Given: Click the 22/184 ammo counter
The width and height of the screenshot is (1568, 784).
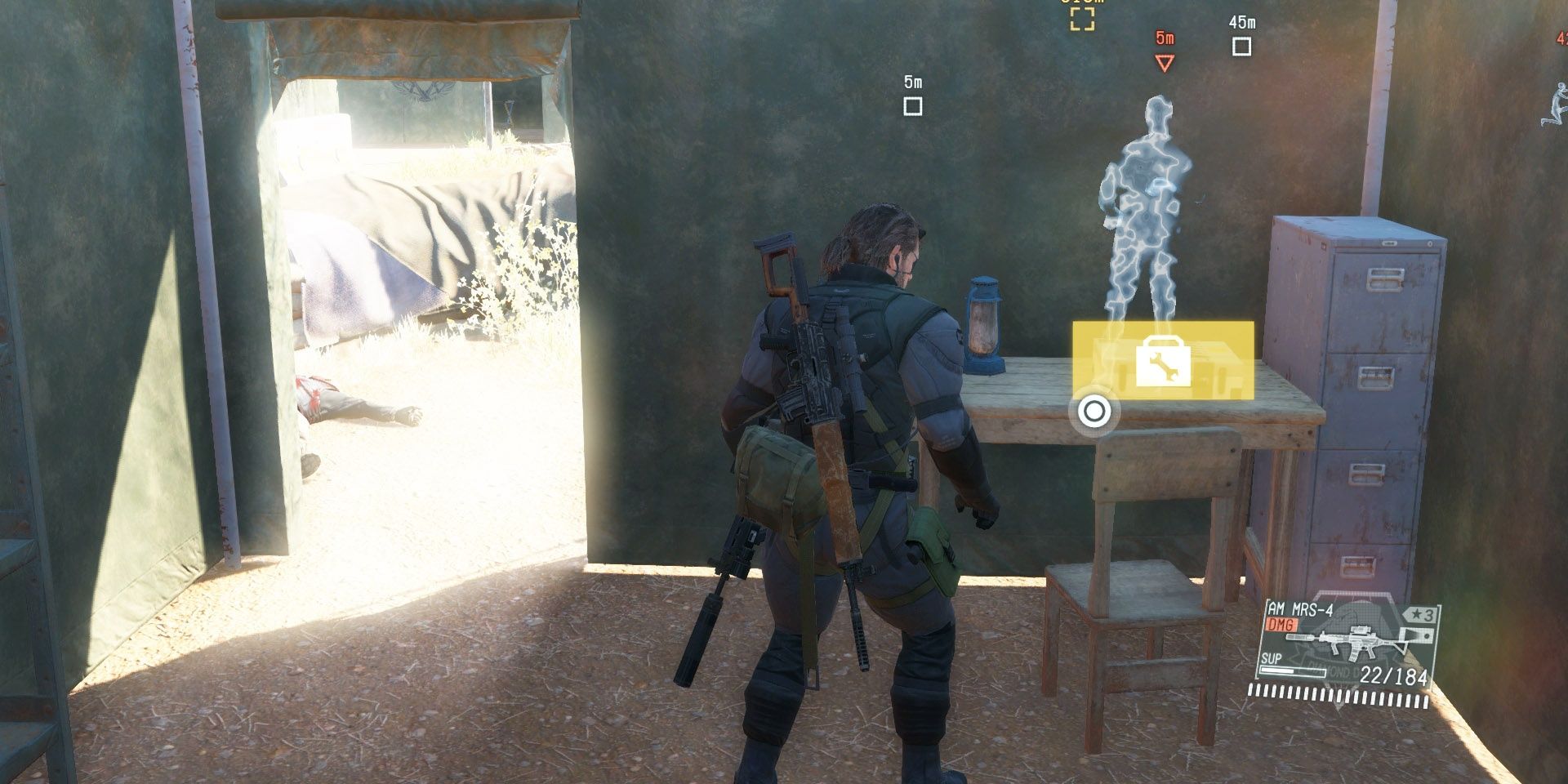Looking at the screenshot, I should tap(1393, 675).
